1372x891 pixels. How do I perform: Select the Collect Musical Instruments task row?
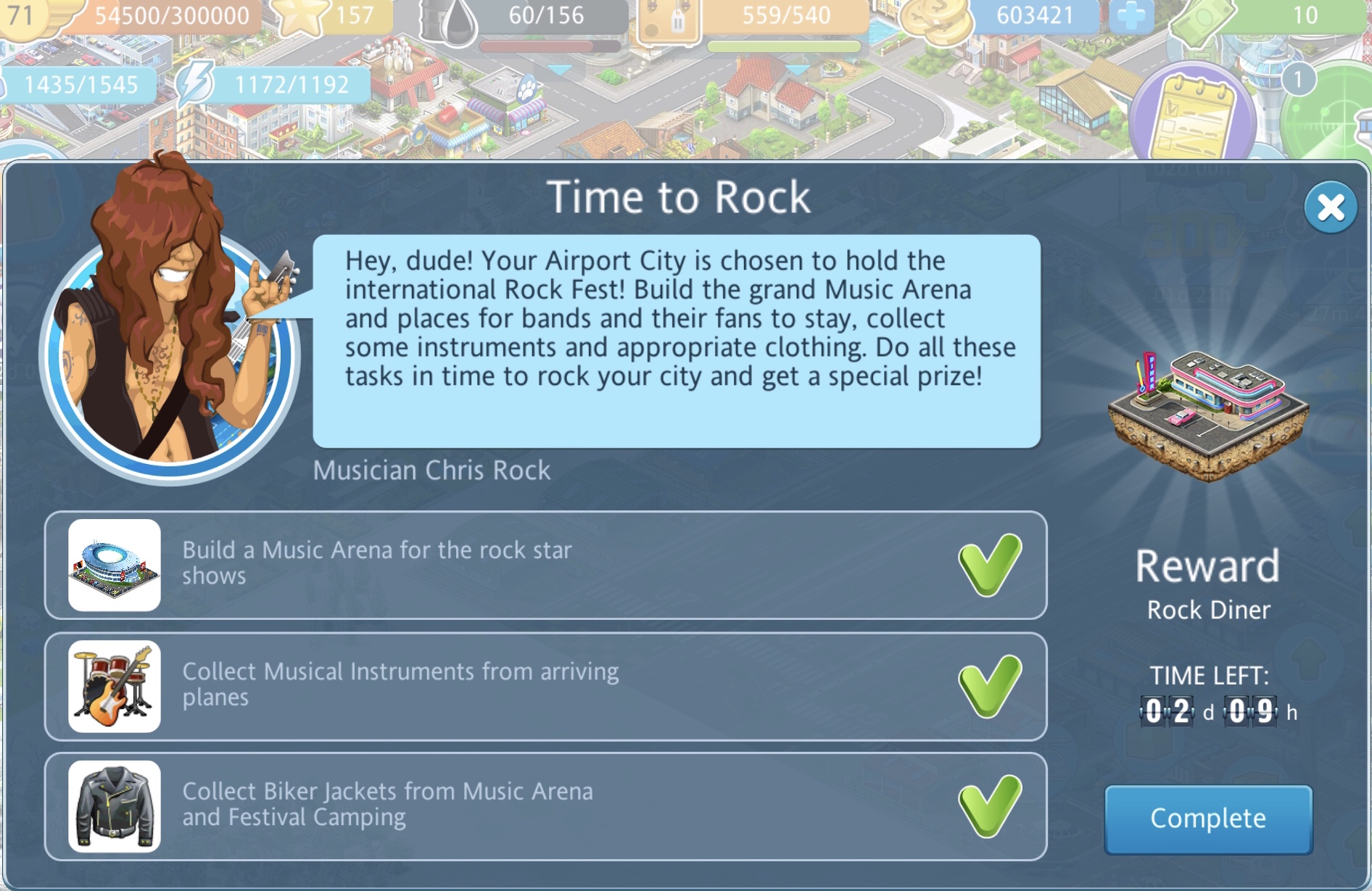pyautogui.click(x=545, y=686)
